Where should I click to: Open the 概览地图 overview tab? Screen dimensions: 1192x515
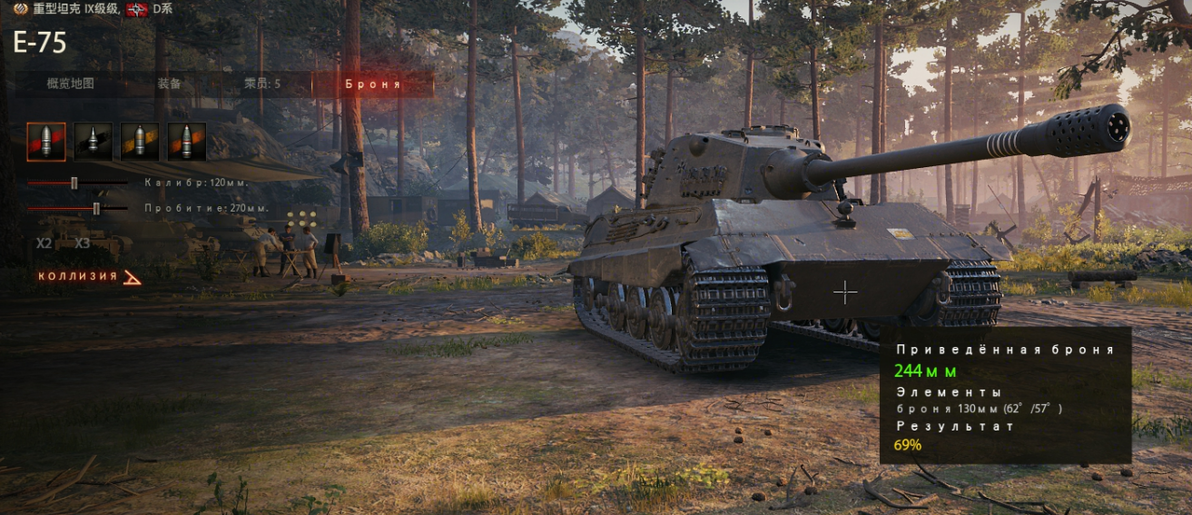coord(71,84)
